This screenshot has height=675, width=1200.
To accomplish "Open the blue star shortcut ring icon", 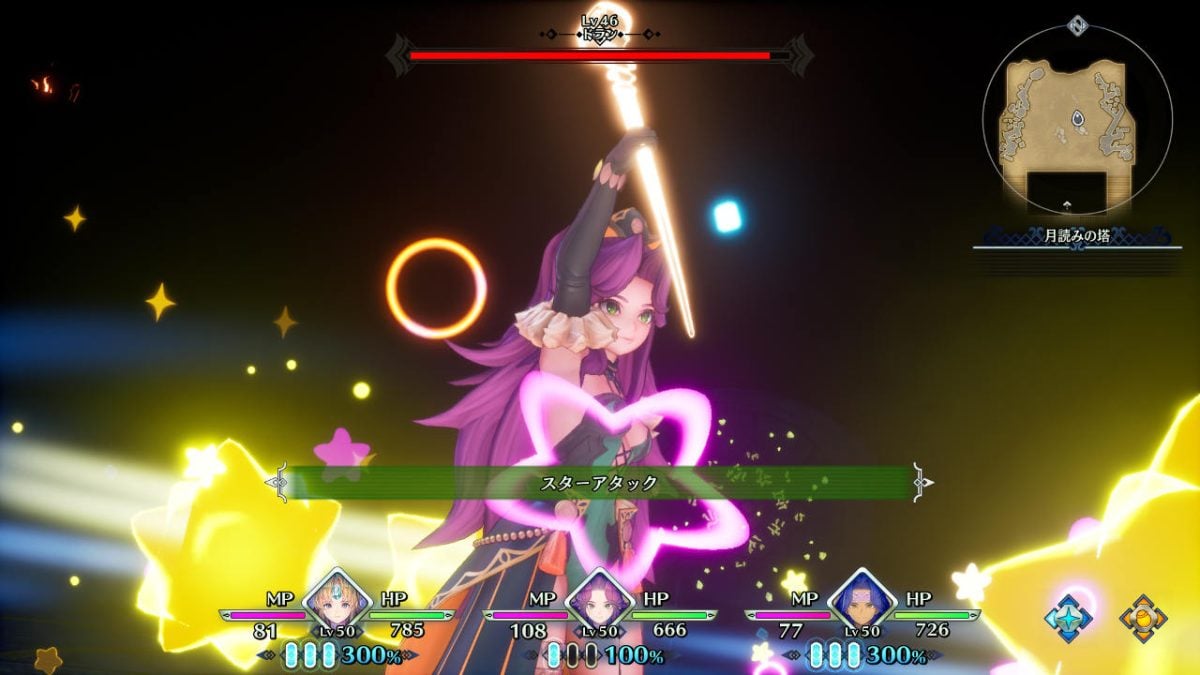I will coord(1068,617).
